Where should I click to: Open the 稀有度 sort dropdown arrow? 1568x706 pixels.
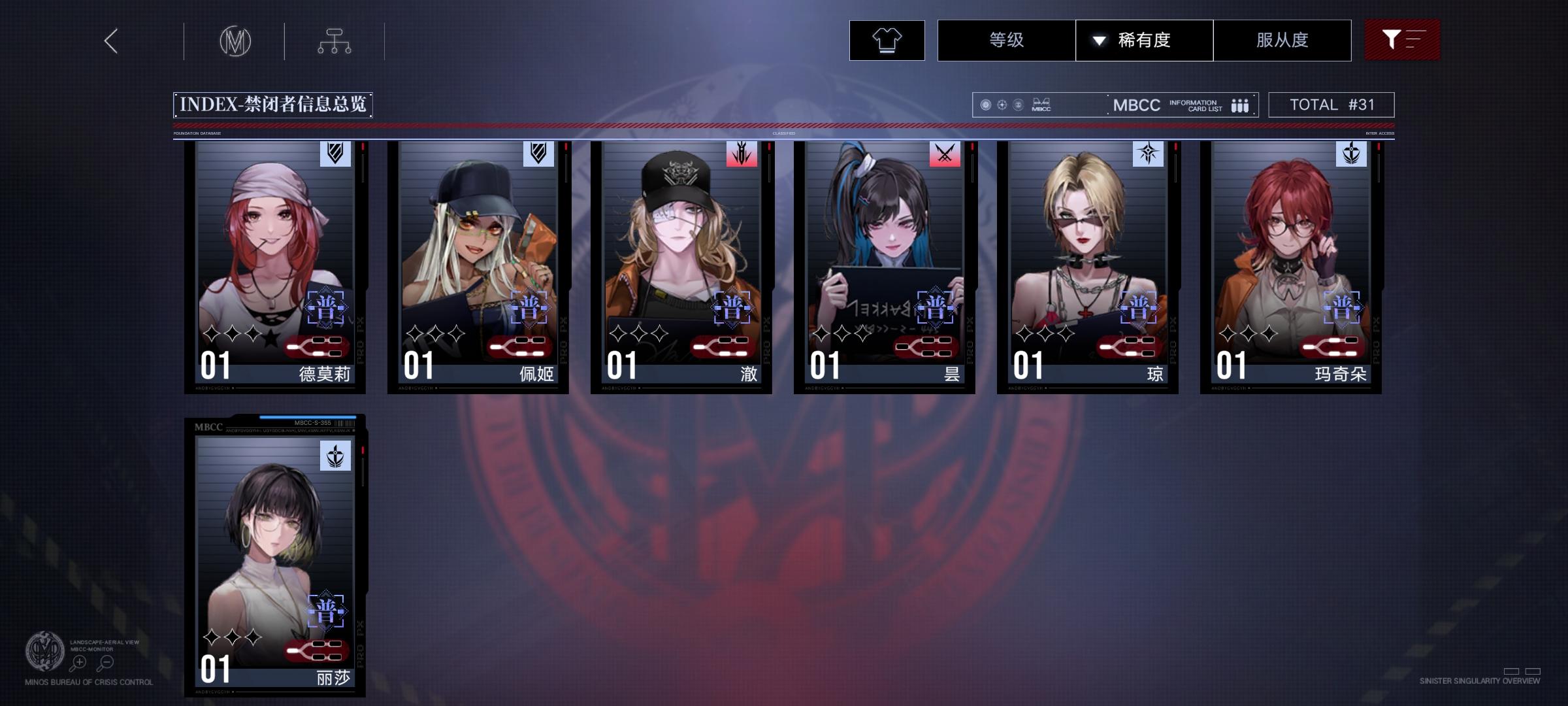(1100, 40)
